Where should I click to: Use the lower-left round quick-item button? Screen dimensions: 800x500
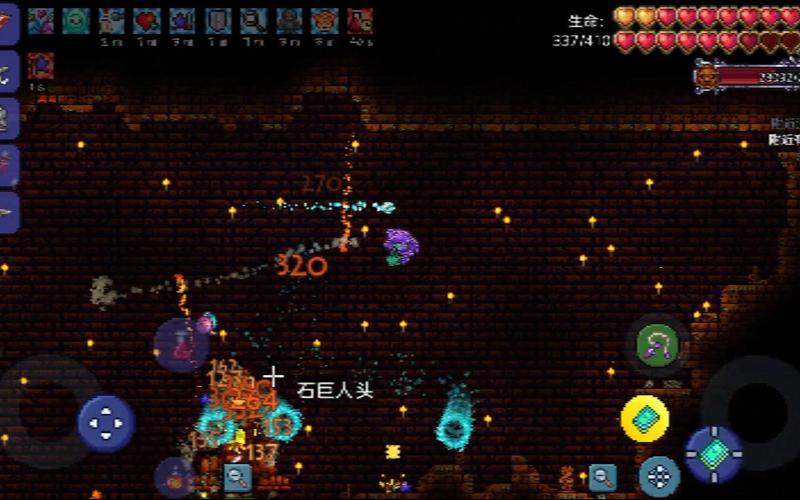tap(174, 478)
